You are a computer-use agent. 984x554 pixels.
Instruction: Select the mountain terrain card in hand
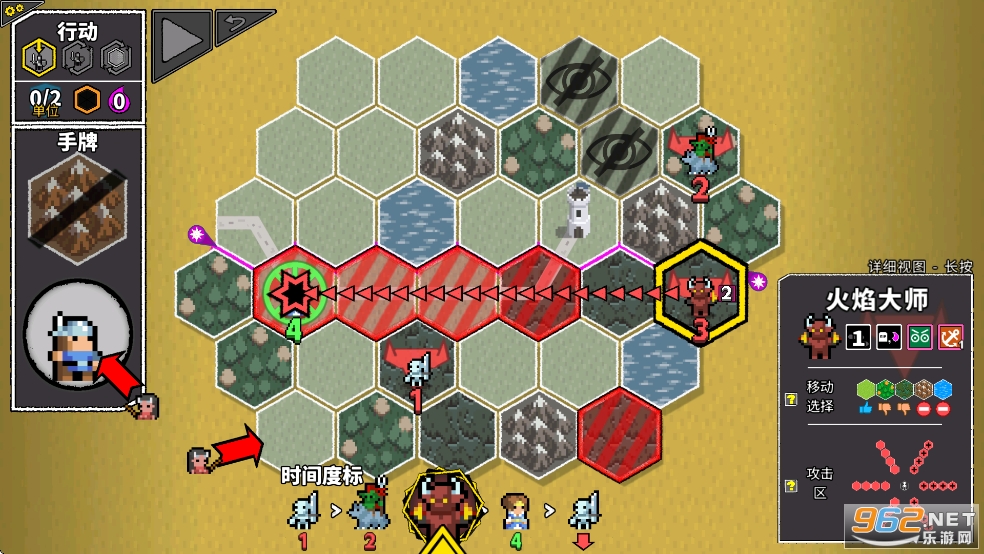pos(78,206)
